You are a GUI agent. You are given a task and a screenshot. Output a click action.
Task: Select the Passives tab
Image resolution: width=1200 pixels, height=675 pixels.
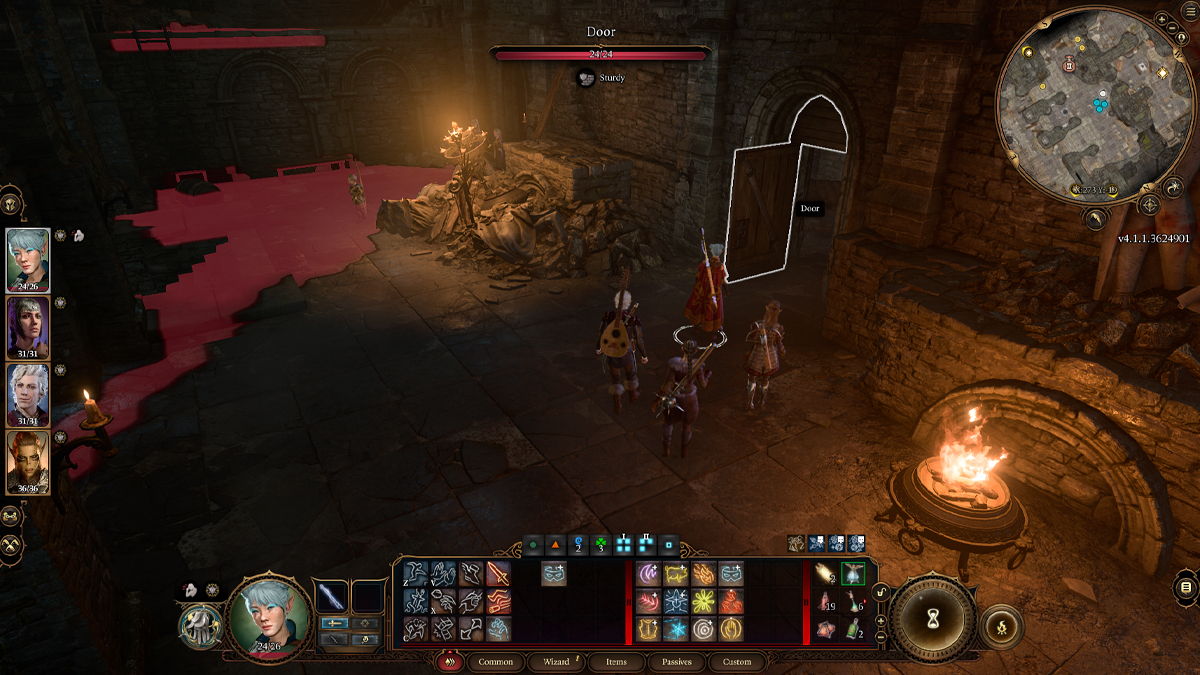[x=676, y=662]
